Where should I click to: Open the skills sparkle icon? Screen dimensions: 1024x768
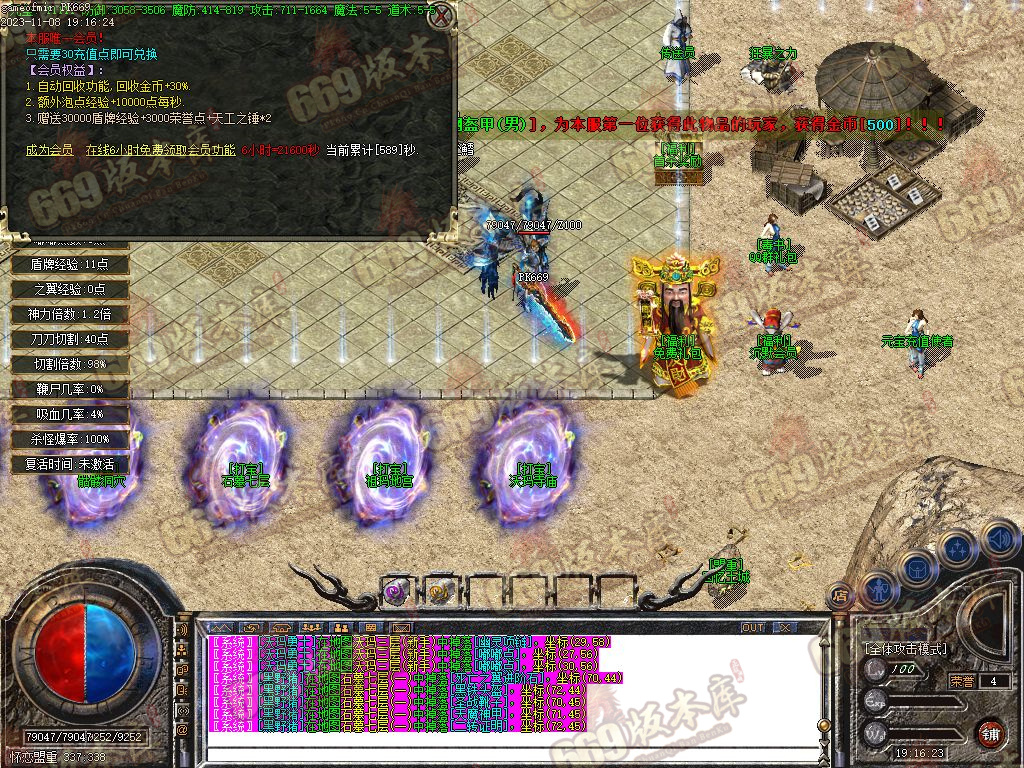pos(958,548)
